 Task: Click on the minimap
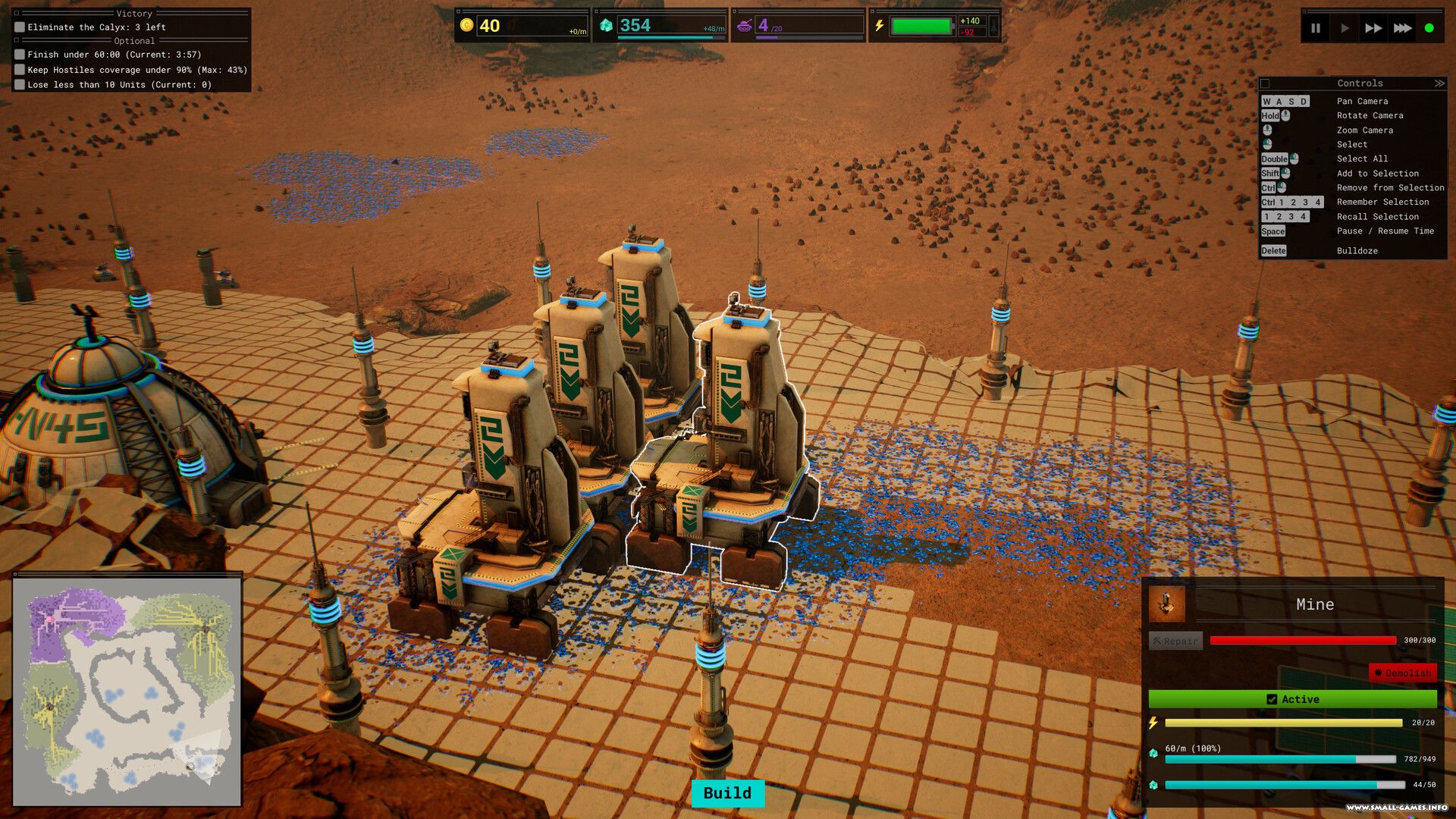coord(127,690)
